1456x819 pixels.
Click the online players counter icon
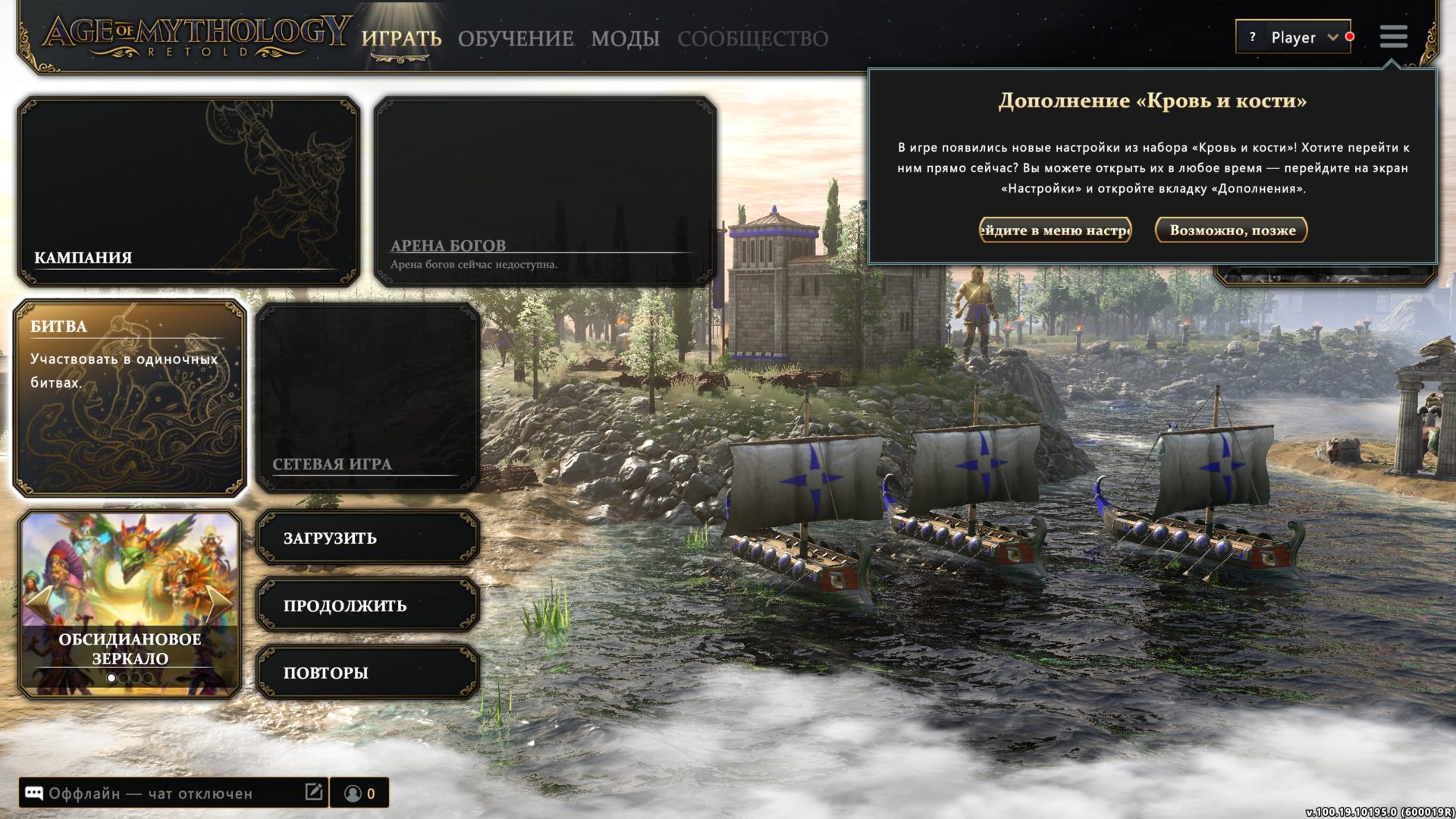(x=353, y=793)
